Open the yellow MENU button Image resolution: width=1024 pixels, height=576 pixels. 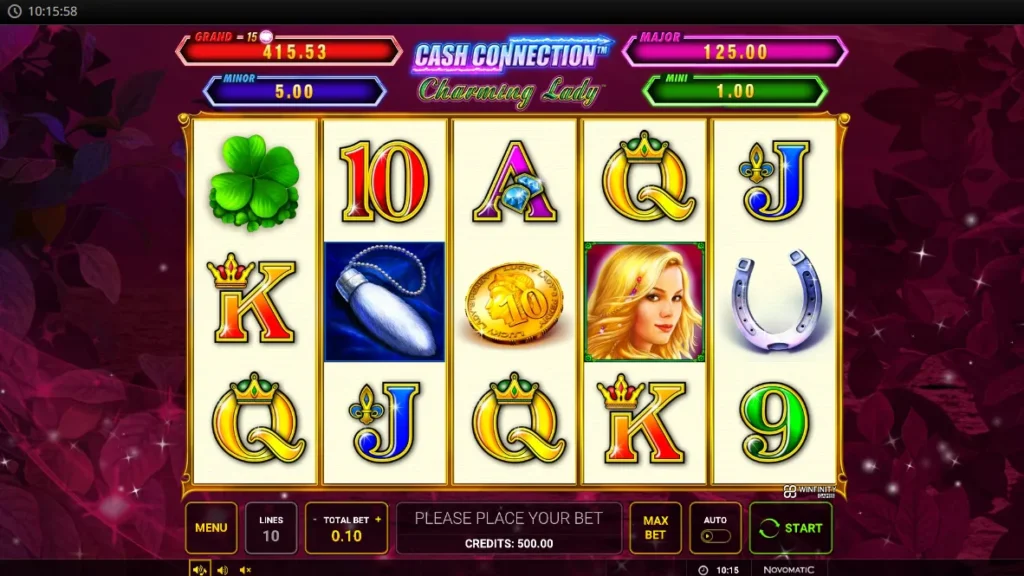pos(211,528)
